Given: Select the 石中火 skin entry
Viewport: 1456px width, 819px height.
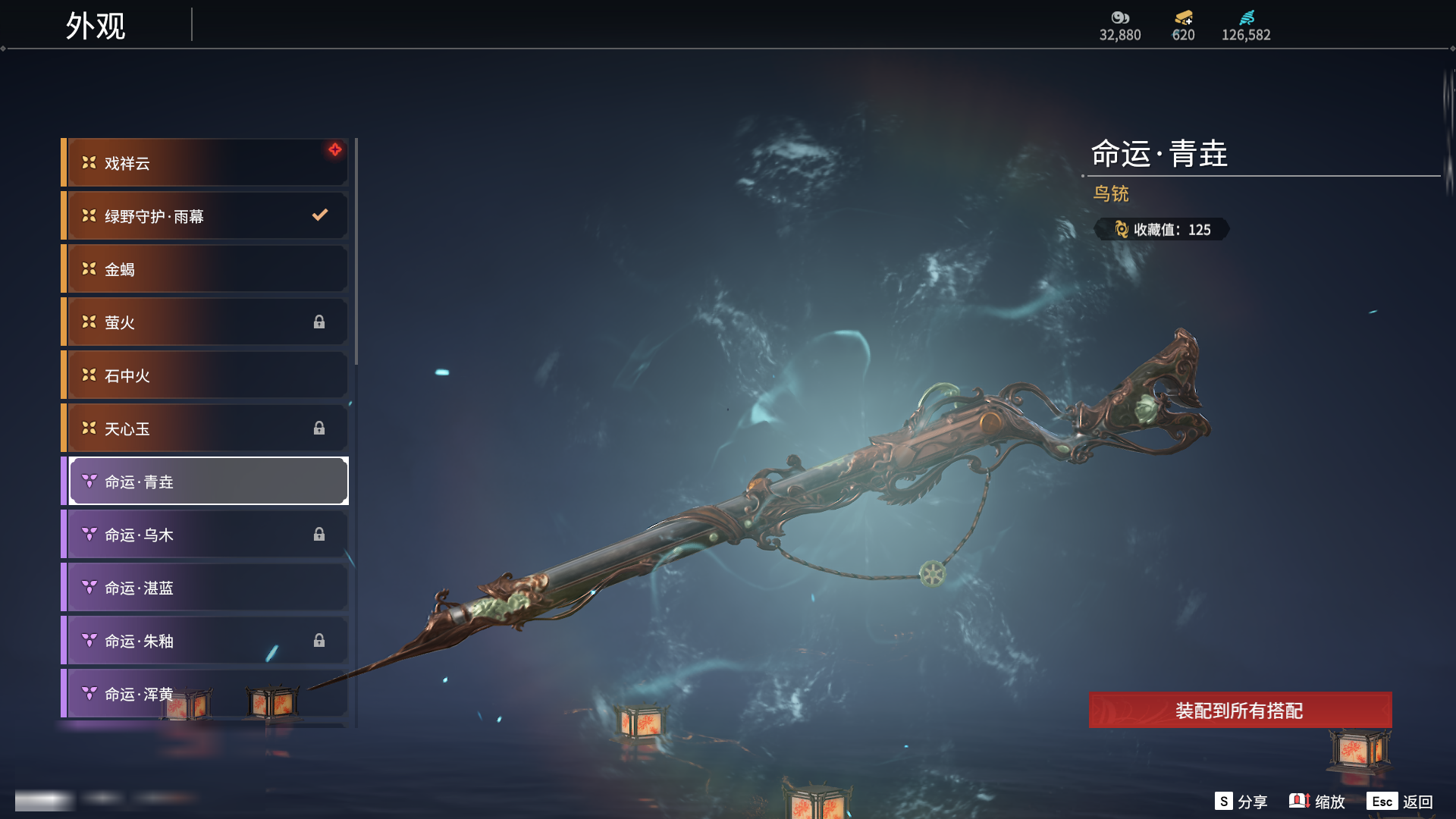Looking at the screenshot, I should pos(205,375).
